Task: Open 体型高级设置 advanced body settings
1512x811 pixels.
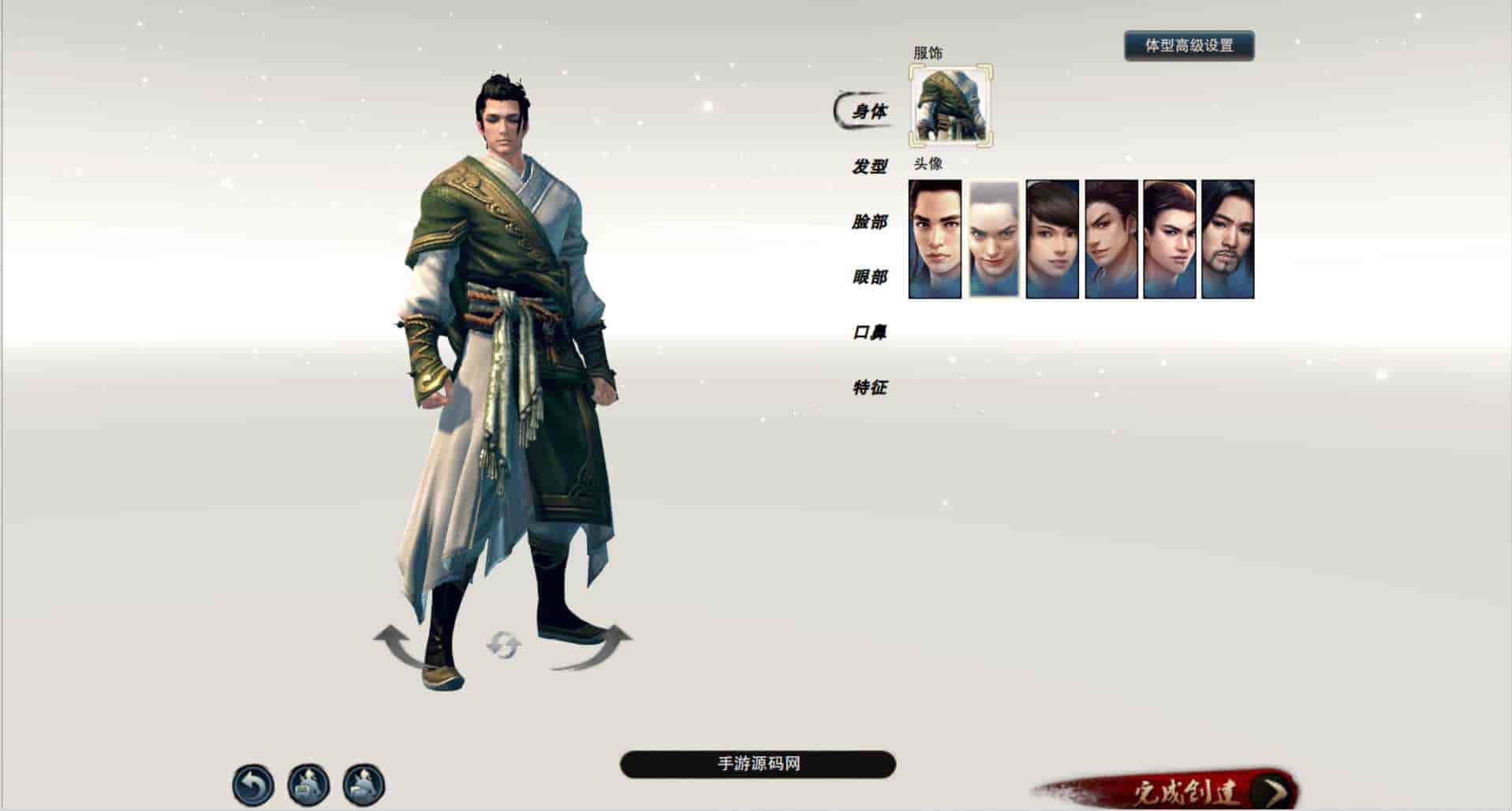Action: click(x=1189, y=46)
